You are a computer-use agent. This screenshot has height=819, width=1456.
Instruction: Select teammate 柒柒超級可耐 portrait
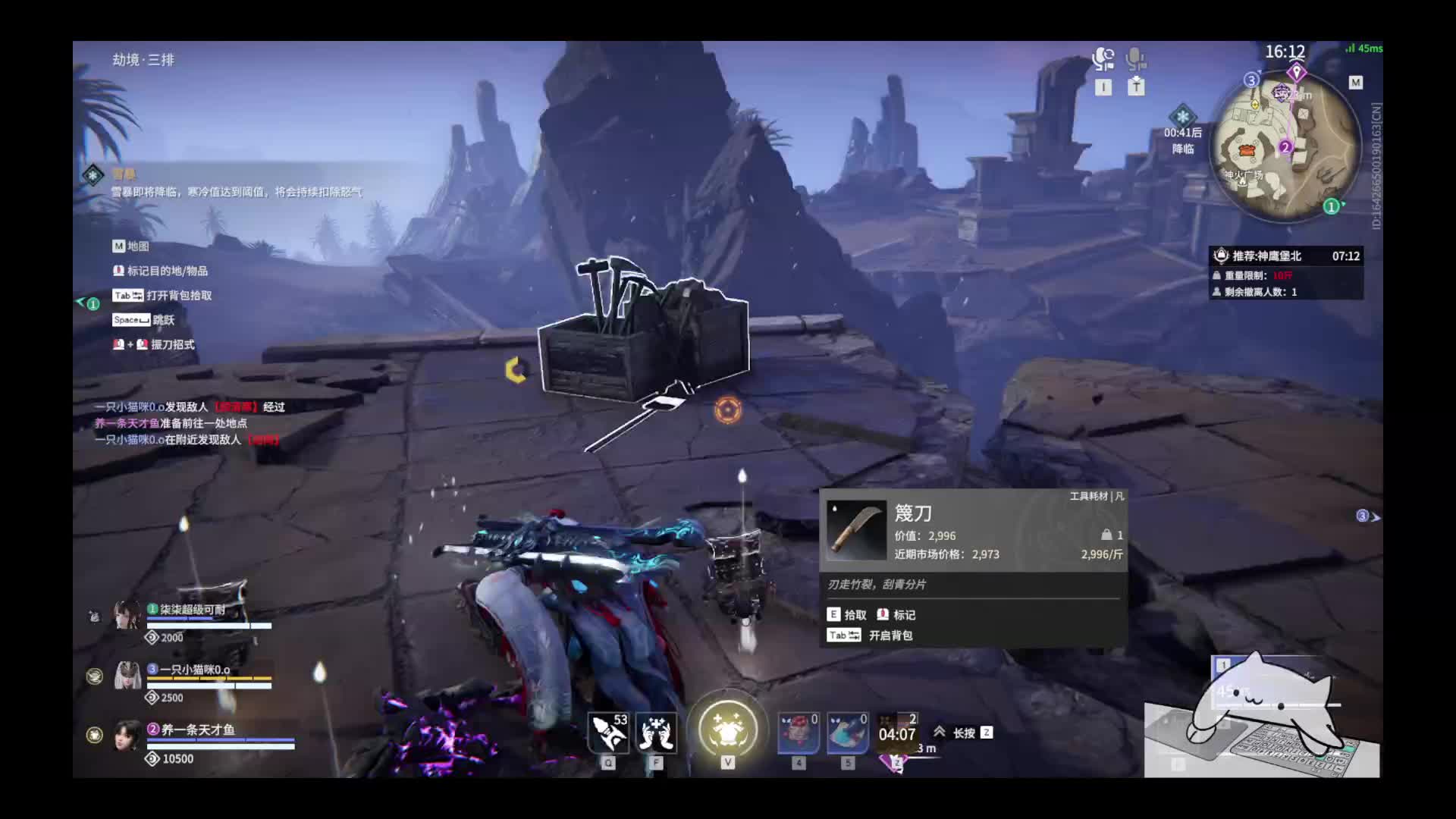pyautogui.click(x=127, y=615)
